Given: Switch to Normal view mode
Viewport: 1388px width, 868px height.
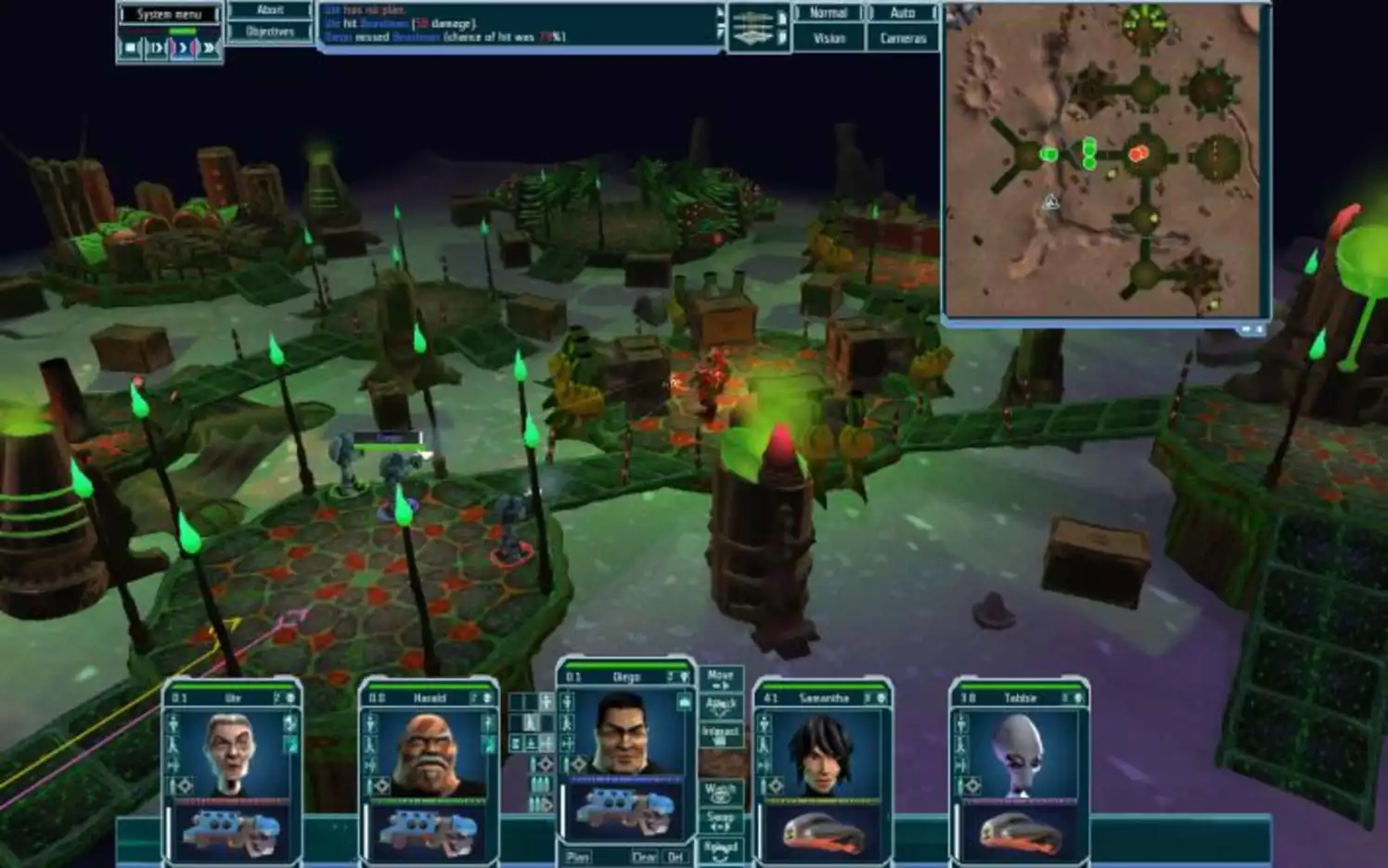Looking at the screenshot, I should click(x=829, y=13).
